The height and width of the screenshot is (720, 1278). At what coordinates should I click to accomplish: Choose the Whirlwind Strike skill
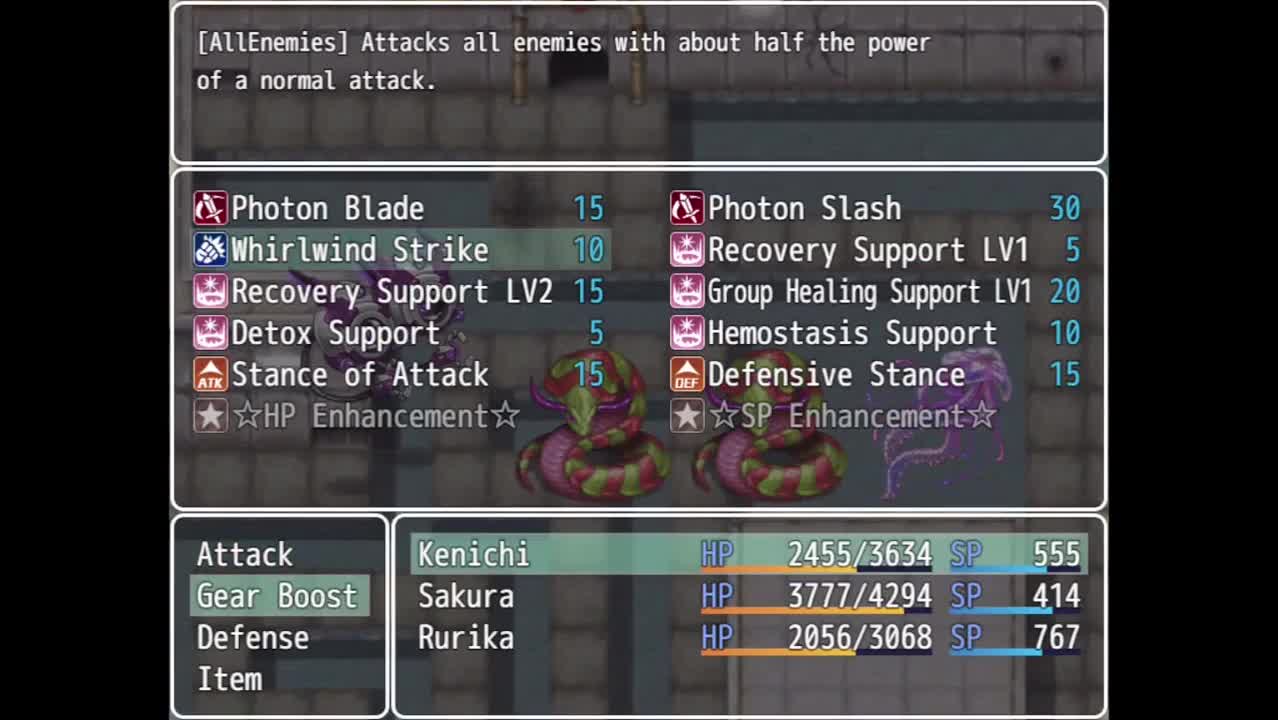[x=400, y=250]
